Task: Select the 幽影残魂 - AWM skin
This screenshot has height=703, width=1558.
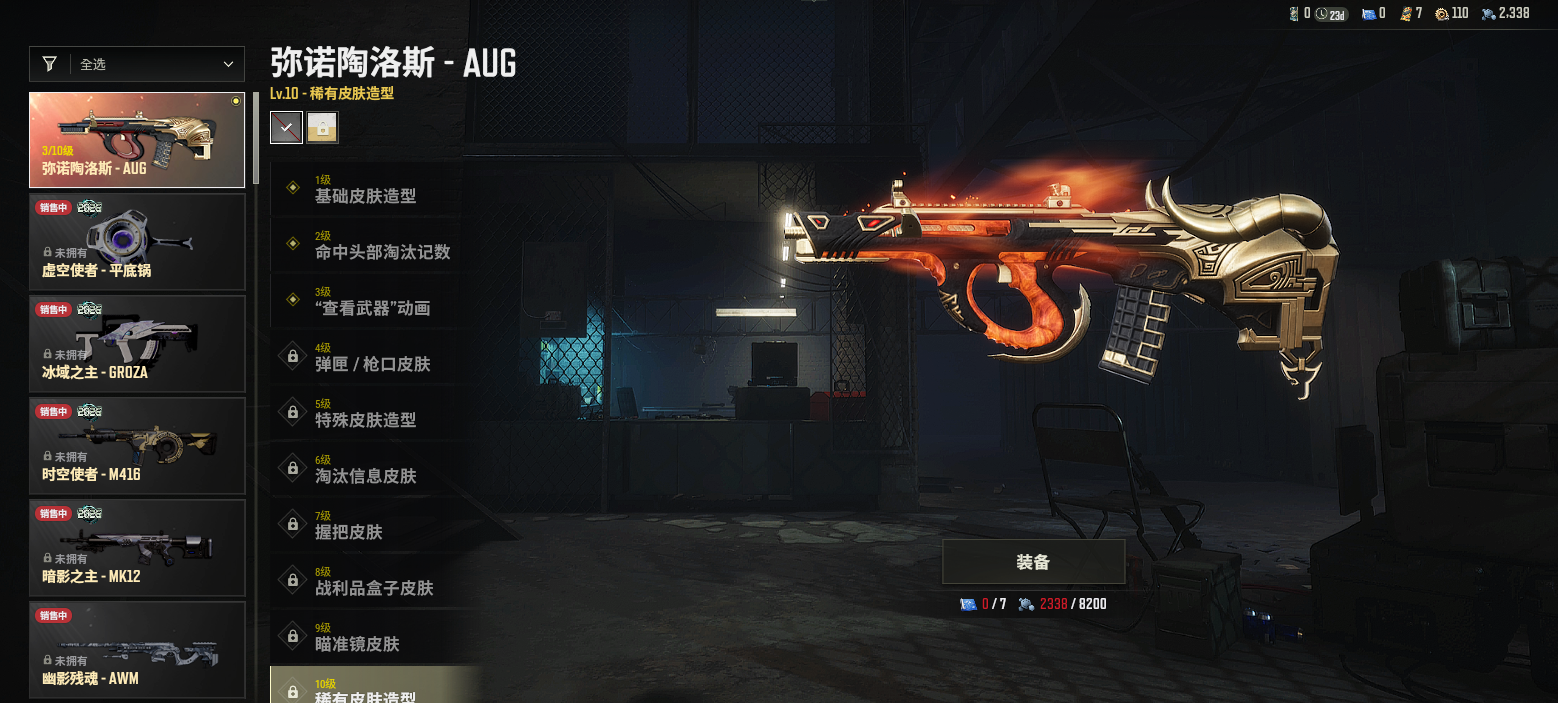Action: [137, 649]
